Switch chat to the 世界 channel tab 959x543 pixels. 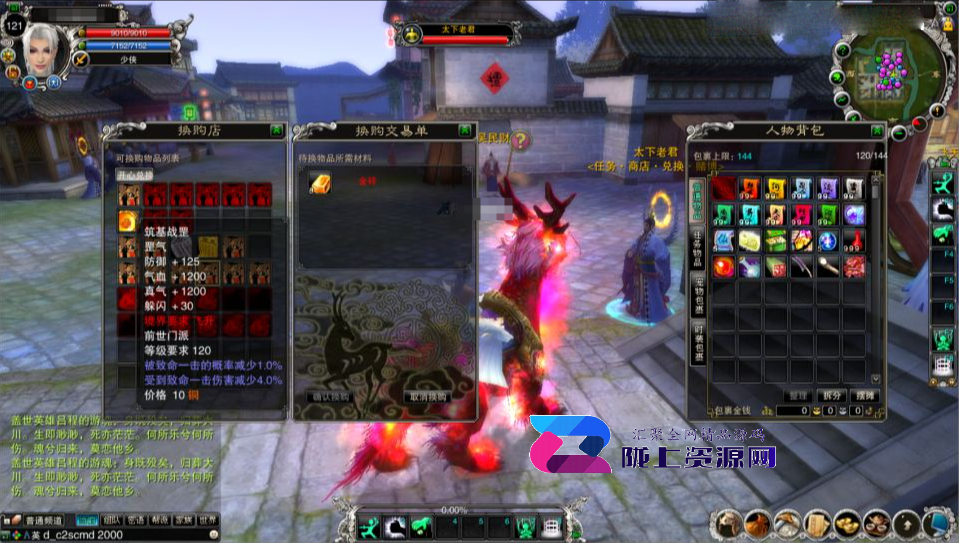click(x=208, y=520)
